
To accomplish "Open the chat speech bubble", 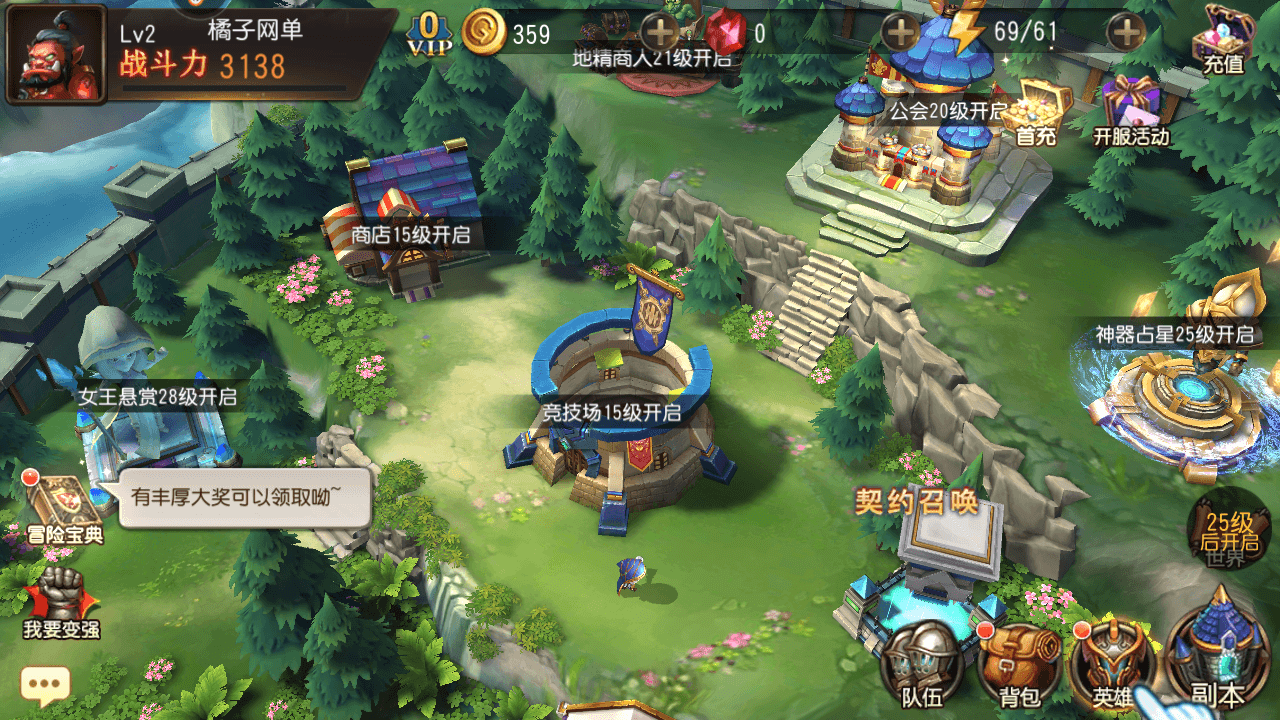I will coord(45,685).
